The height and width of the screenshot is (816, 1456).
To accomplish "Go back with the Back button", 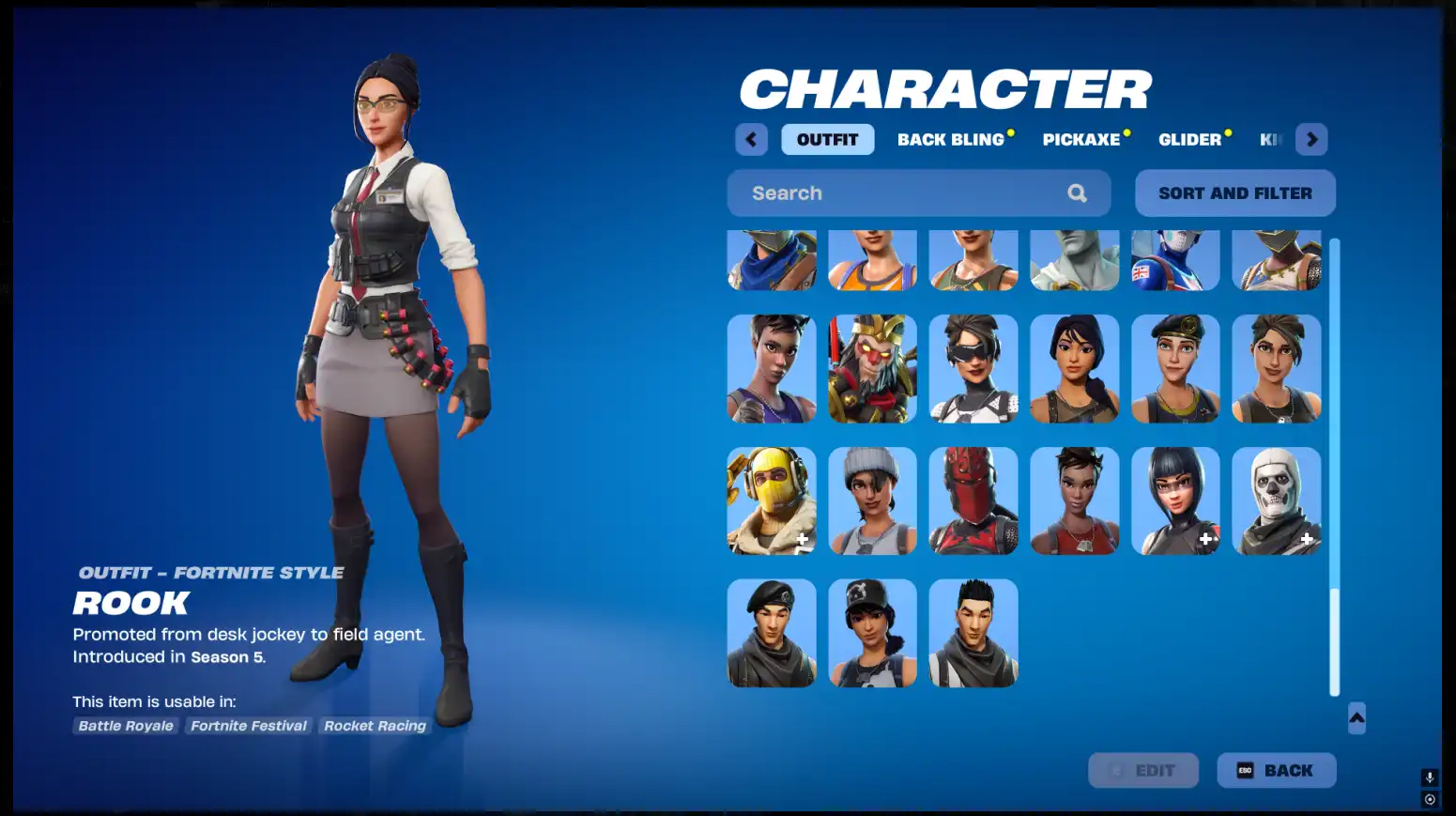I will [1276, 770].
